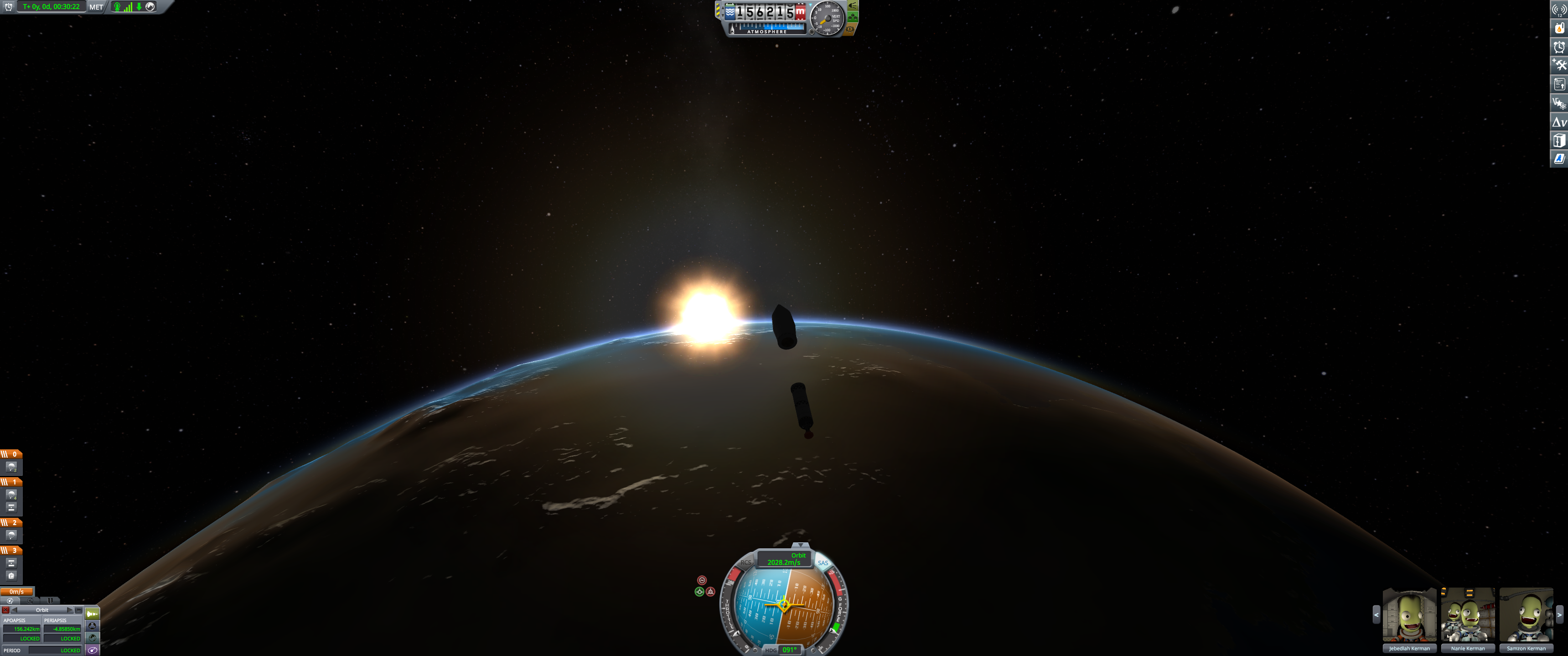This screenshot has height=656, width=1568.
Task: Select Samzon Kerman's crew portrait
Action: point(1526,615)
